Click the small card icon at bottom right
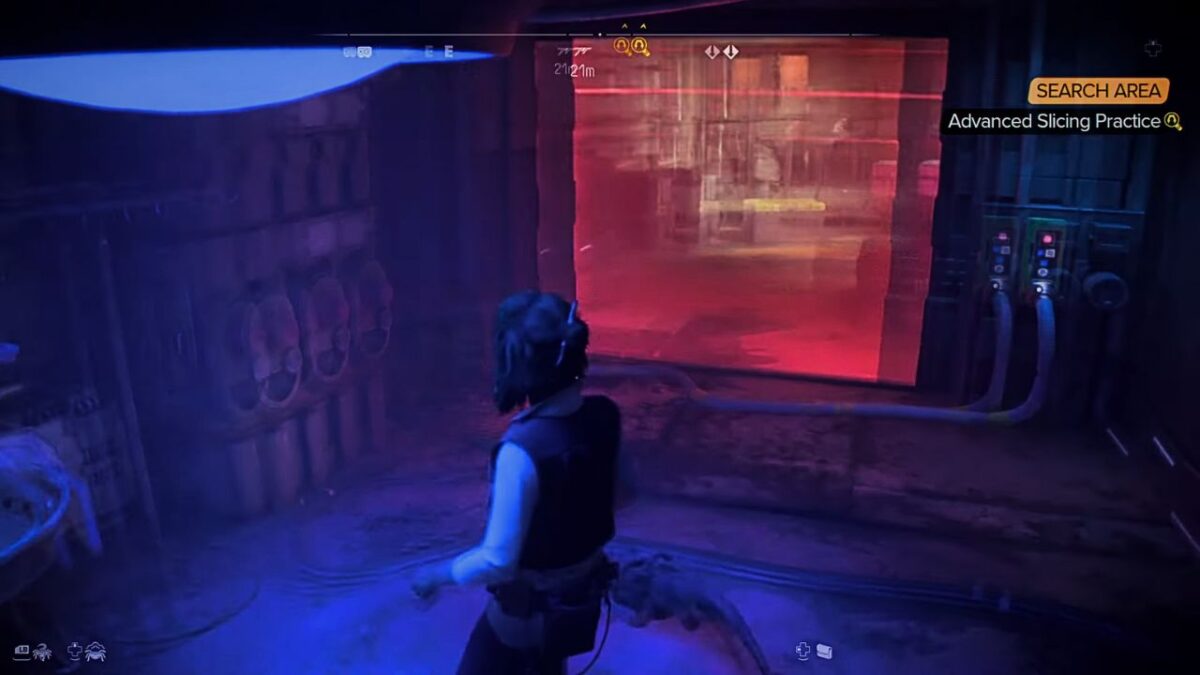The width and height of the screenshot is (1200, 675). coord(825,651)
